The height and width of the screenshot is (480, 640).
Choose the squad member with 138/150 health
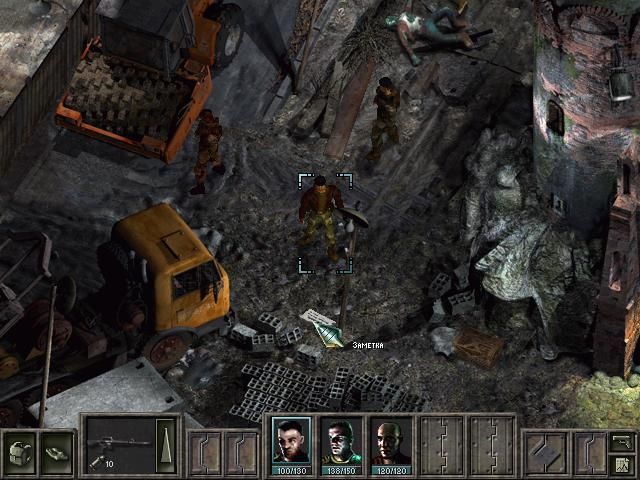[341, 441]
